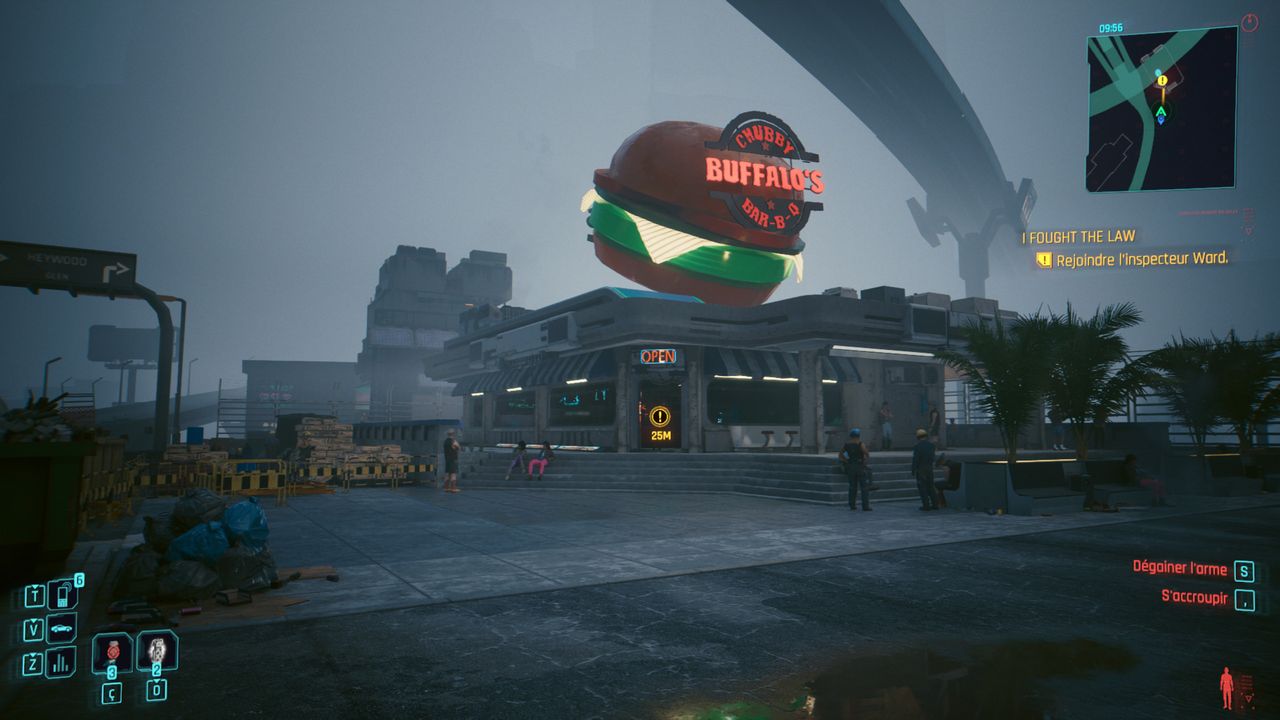This screenshot has height=720, width=1280.
Task: Select the grenade quick slot
Action: coord(157,650)
